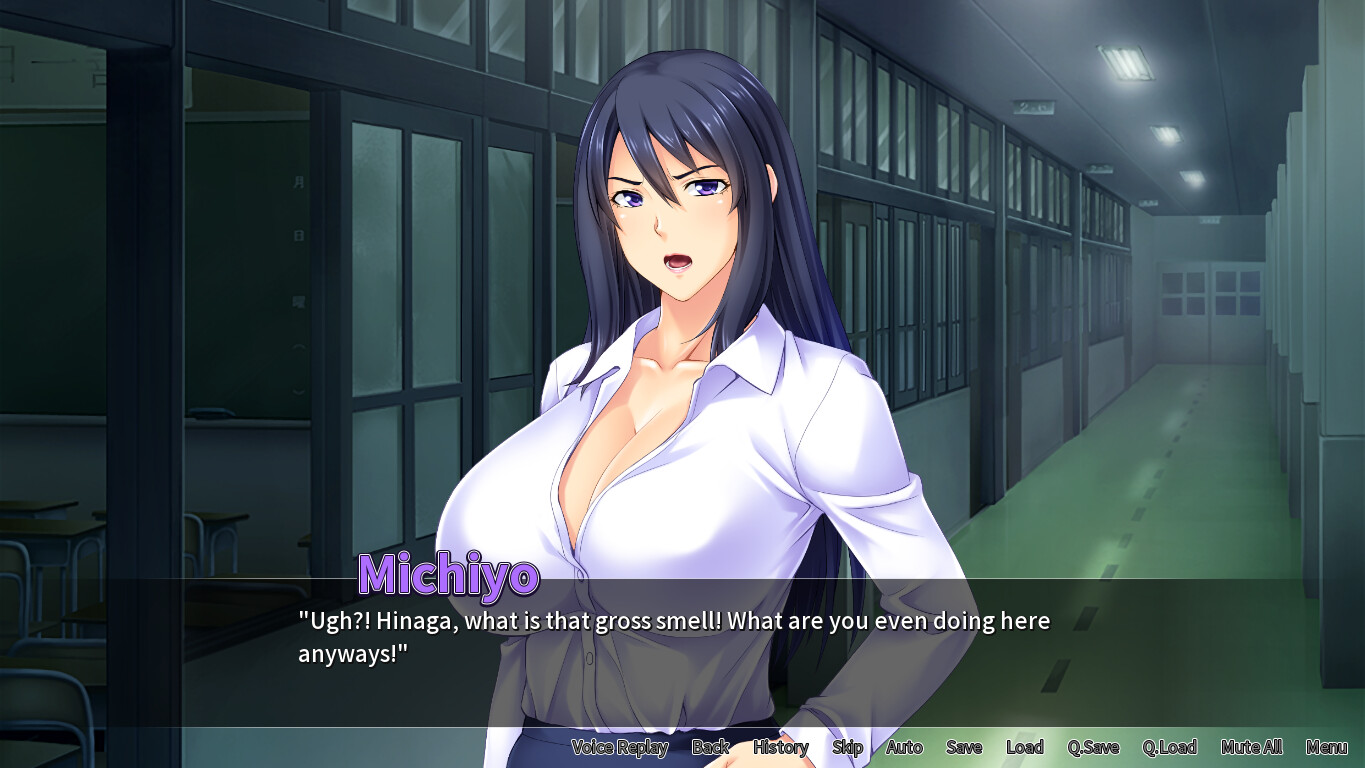Replay Michiyo's voice line with Voice Replay
1365x768 pixels.
click(x=620, y=747)
